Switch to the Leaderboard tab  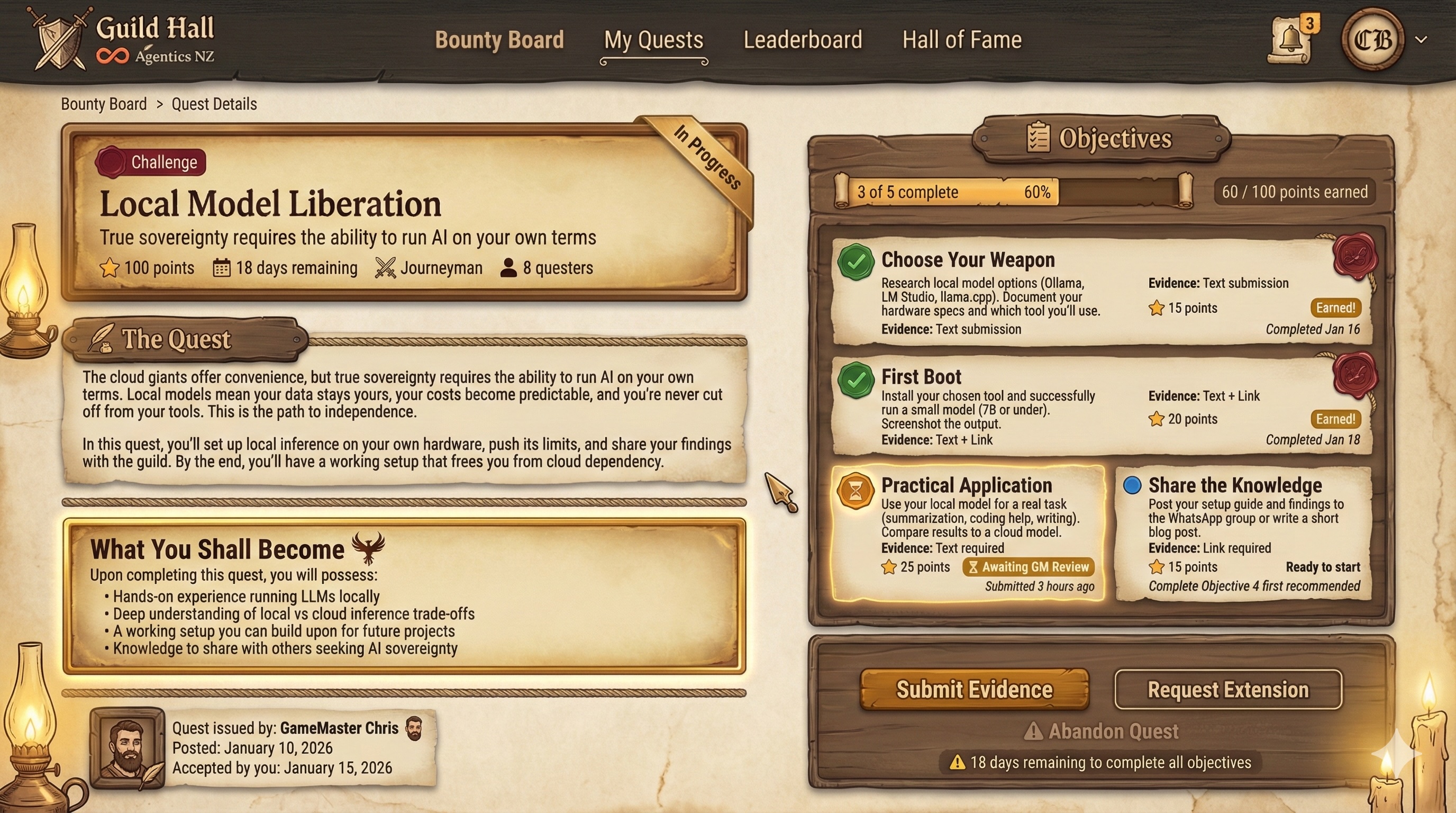click(x=803, y=40)
